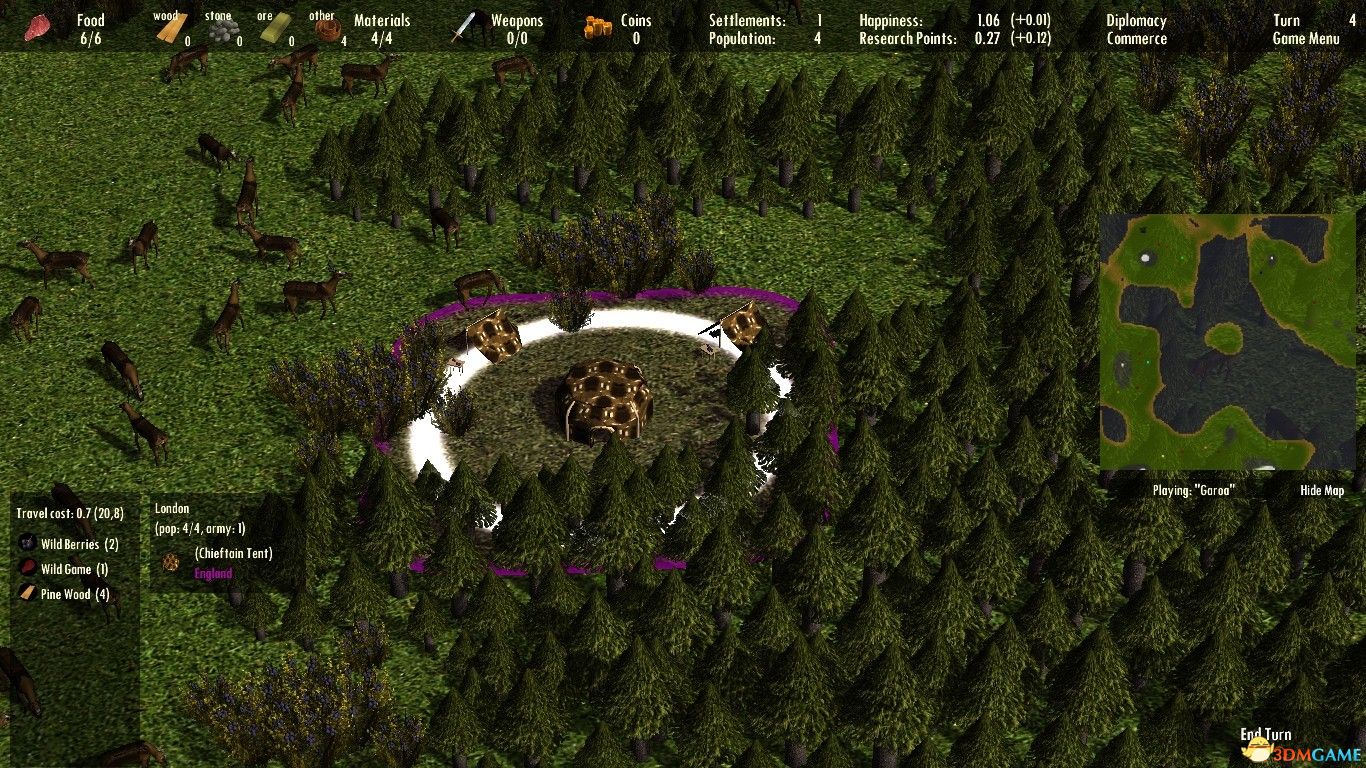Click the Weapons sword icon
The image size is (1366, 768).
[x=464, y=28]
